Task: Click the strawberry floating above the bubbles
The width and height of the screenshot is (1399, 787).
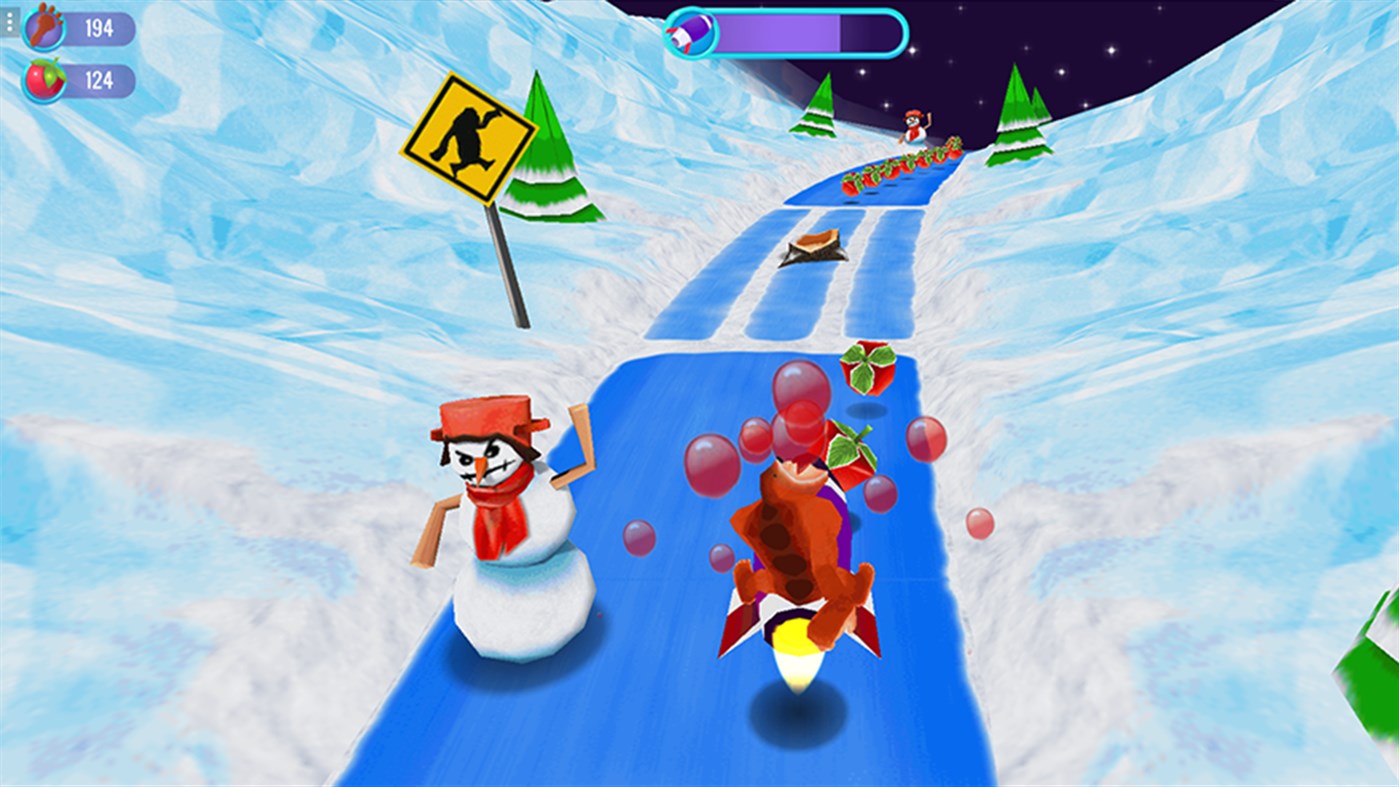Action: point(869,367)
